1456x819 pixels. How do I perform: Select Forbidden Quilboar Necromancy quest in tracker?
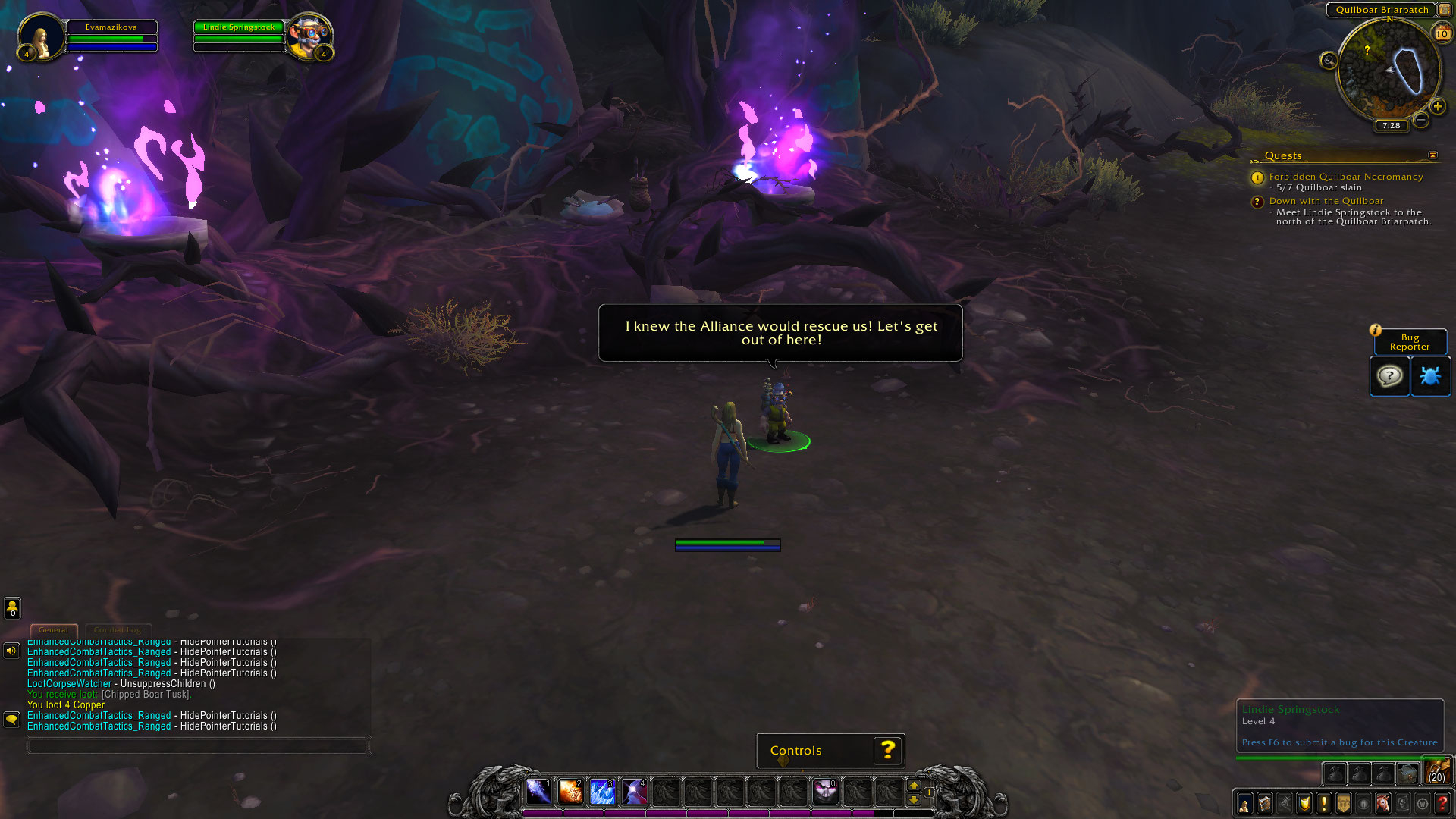point(1345,177)
